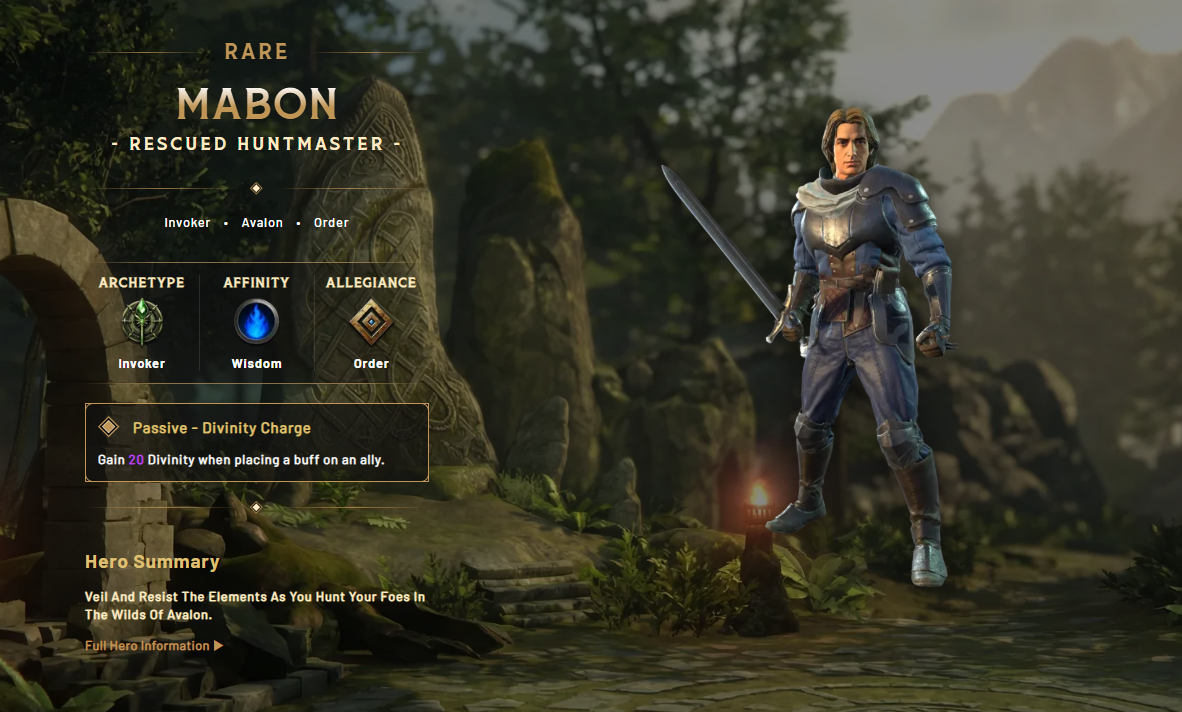This screenshot has width=1182, height=712.
Task: Click the Passive Divinity Charge panel
Action: point(257,443)
